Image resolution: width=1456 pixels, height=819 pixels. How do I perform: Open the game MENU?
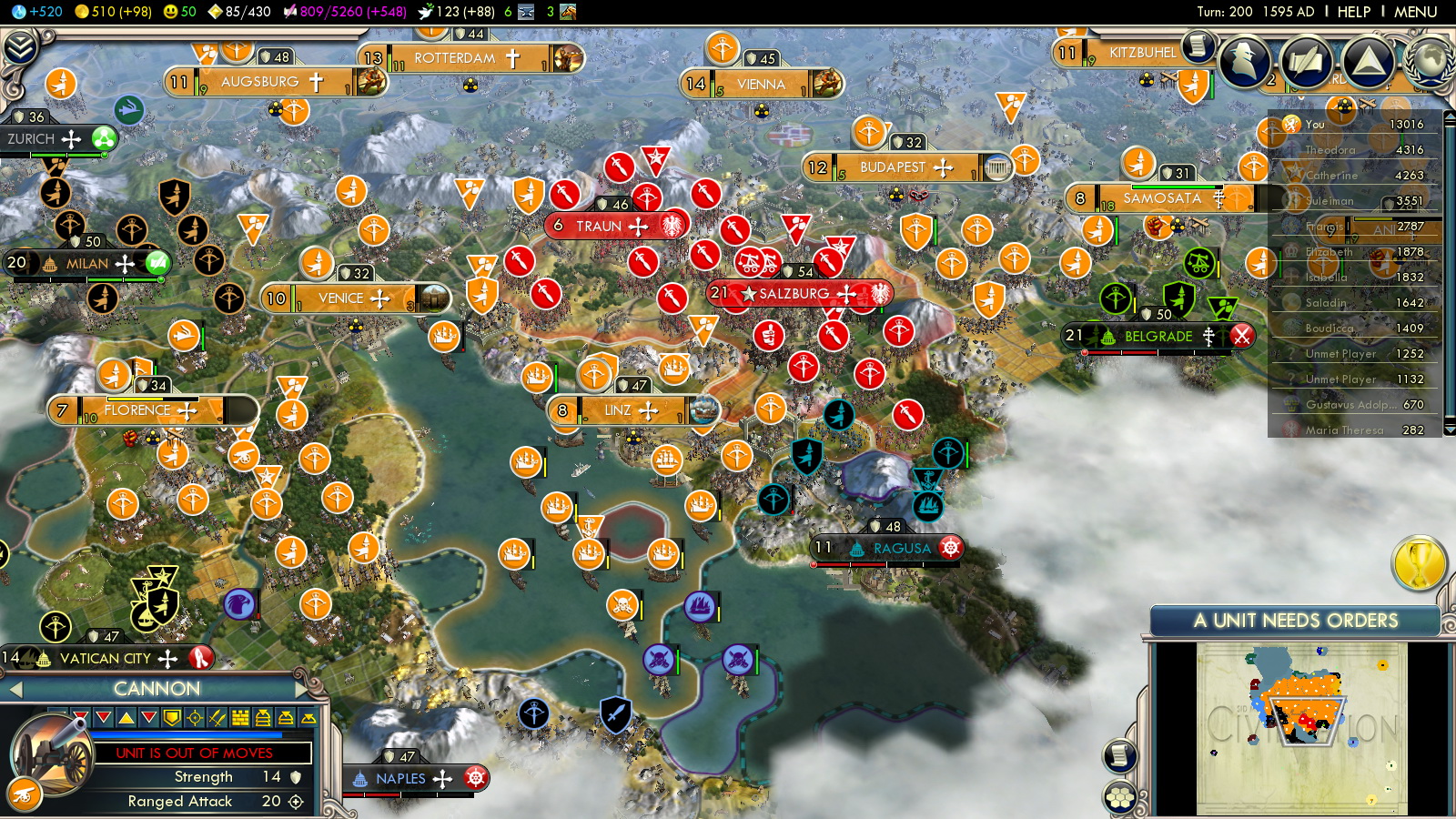(x=1415, y=12)
